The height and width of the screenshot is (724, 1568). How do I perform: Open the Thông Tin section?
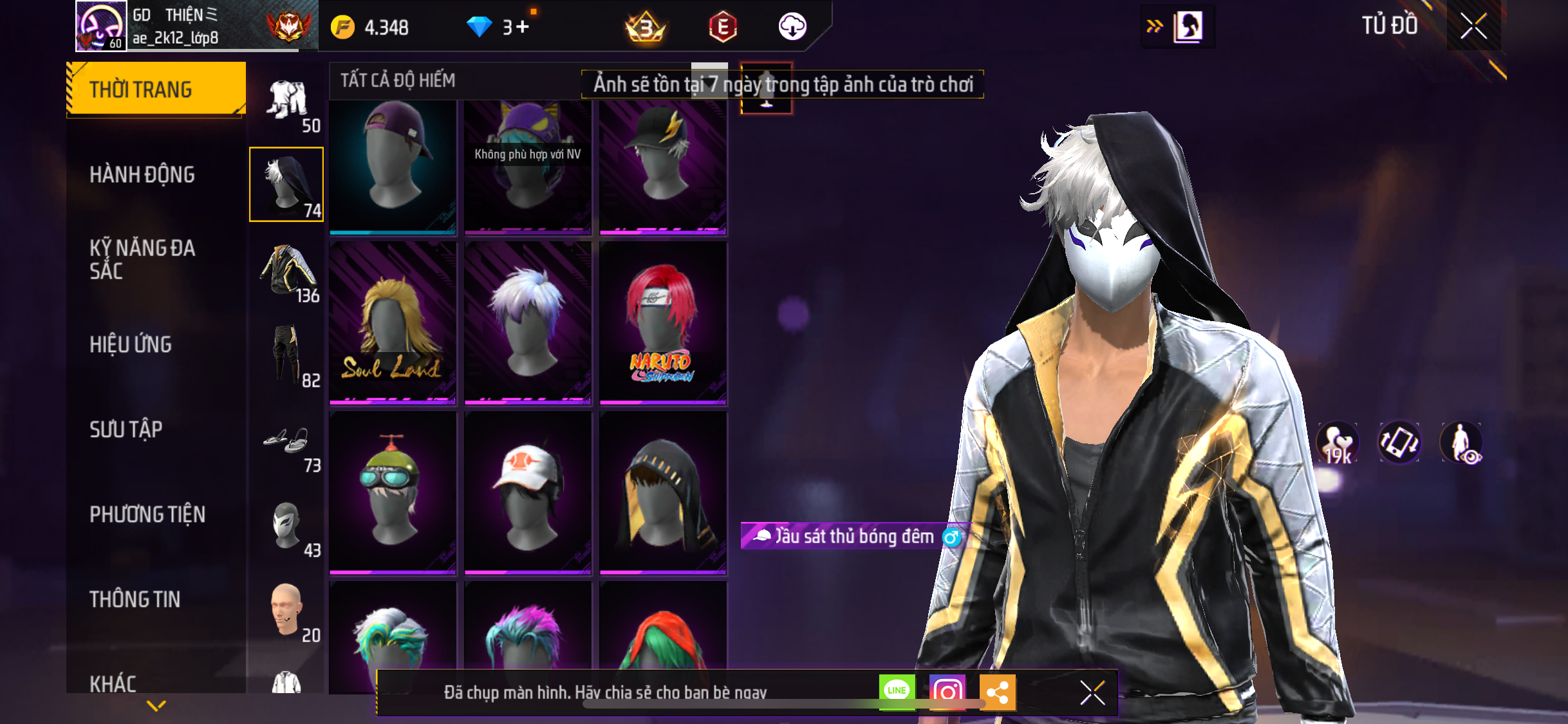[x=135, y=599]
